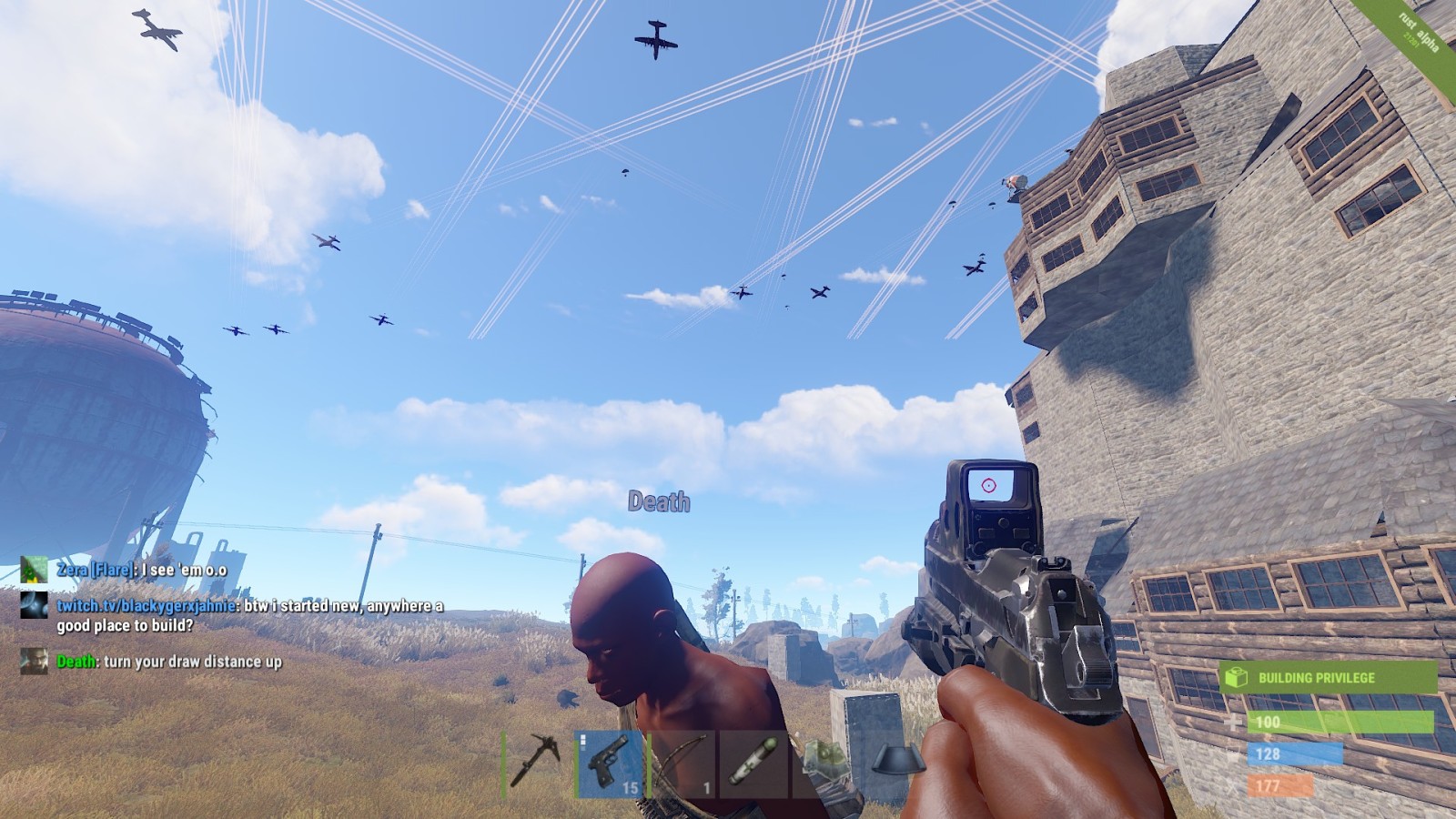Select the pistol slot with 15 rounds

[x=611, y=763]
